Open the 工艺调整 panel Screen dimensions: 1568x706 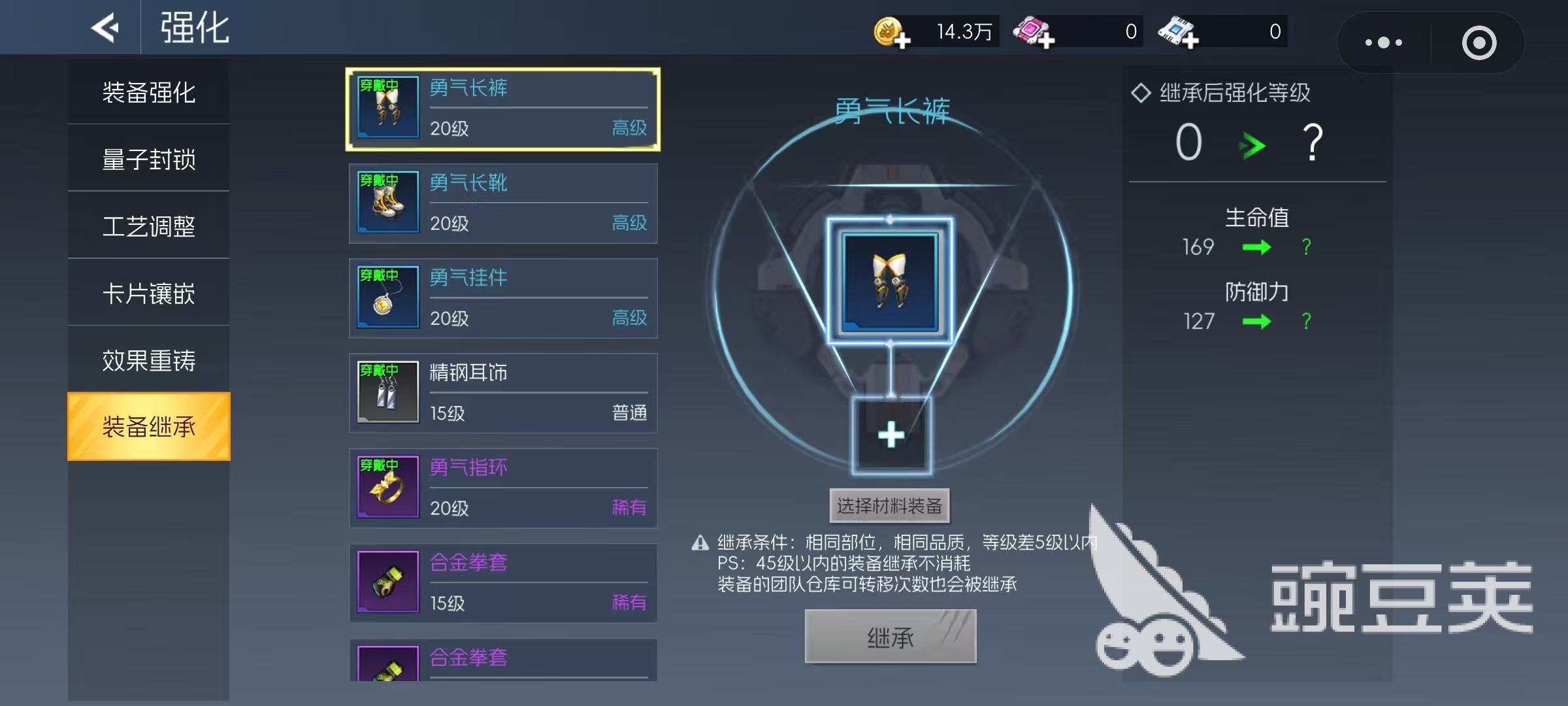pos(149,226)
